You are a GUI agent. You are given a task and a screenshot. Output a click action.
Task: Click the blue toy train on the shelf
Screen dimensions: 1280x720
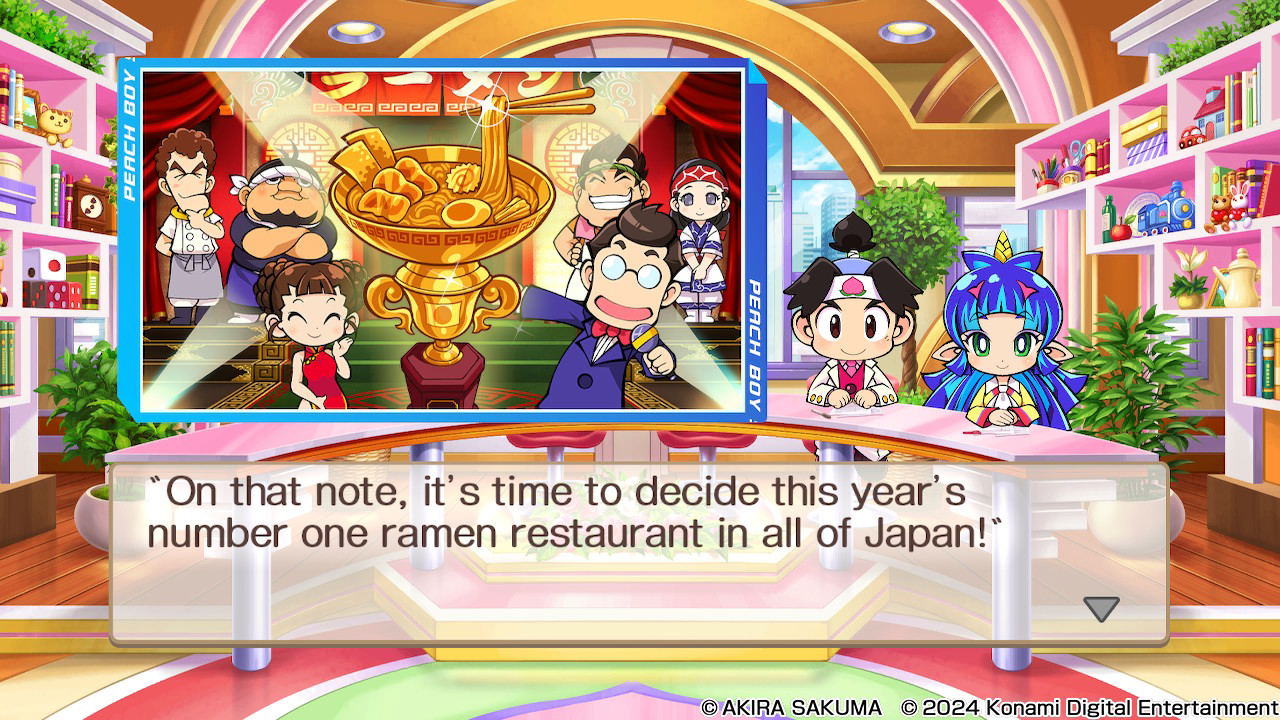click(x=1166, y=210)
